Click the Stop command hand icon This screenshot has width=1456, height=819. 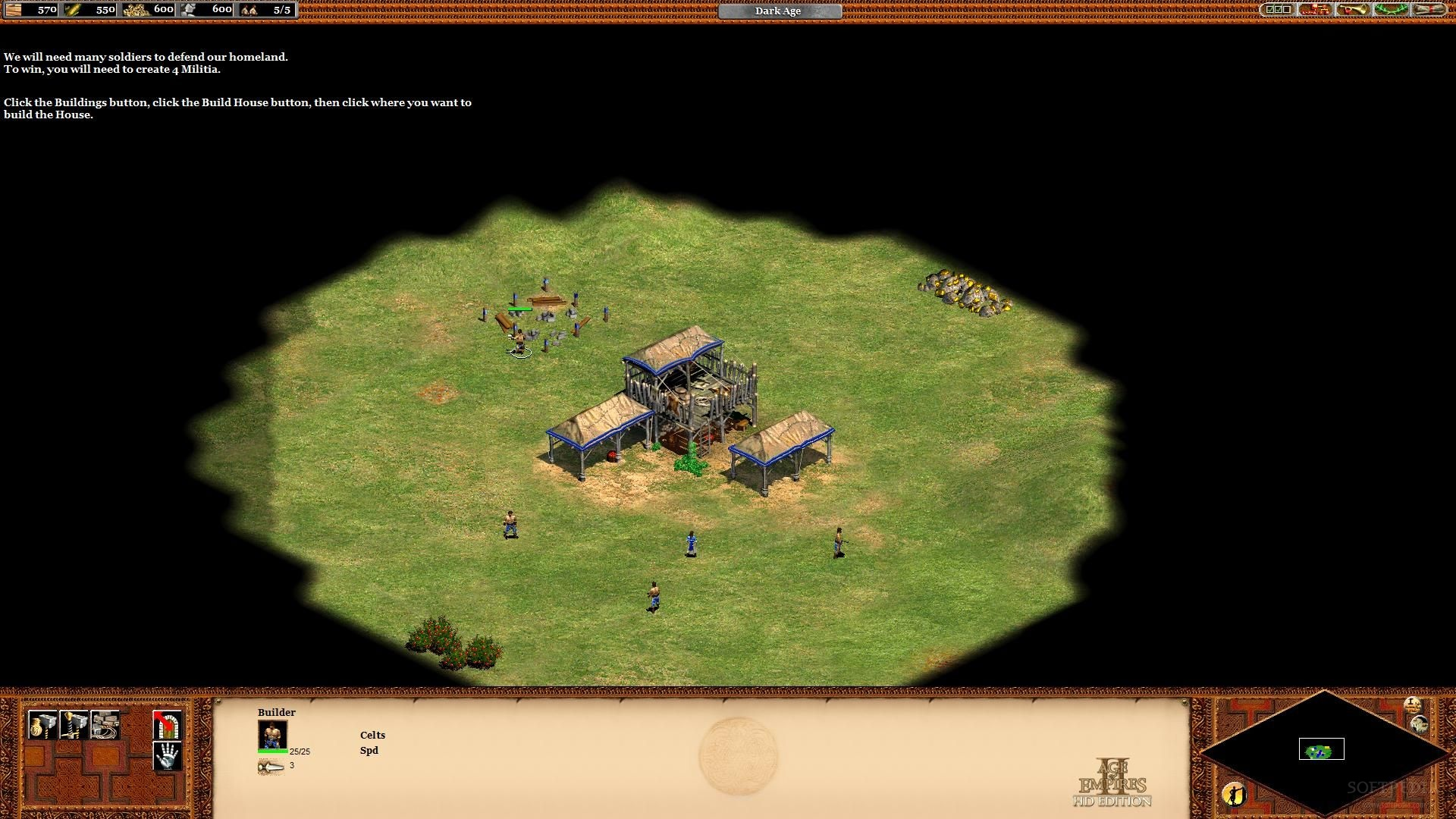pyautogui.click(x=167, y=755)
